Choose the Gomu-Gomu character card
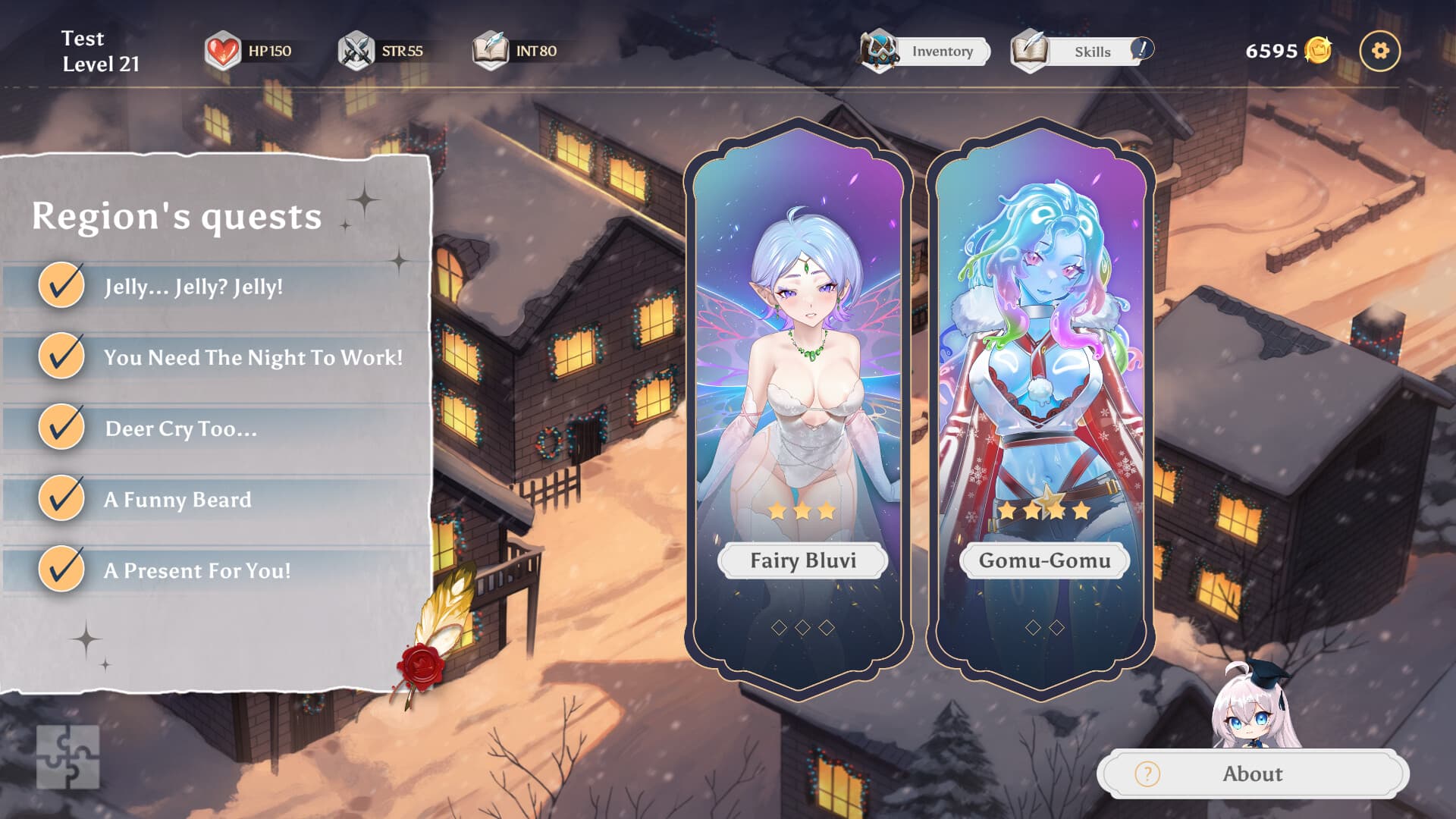The image size is (1456, 819). (1041, 402)
